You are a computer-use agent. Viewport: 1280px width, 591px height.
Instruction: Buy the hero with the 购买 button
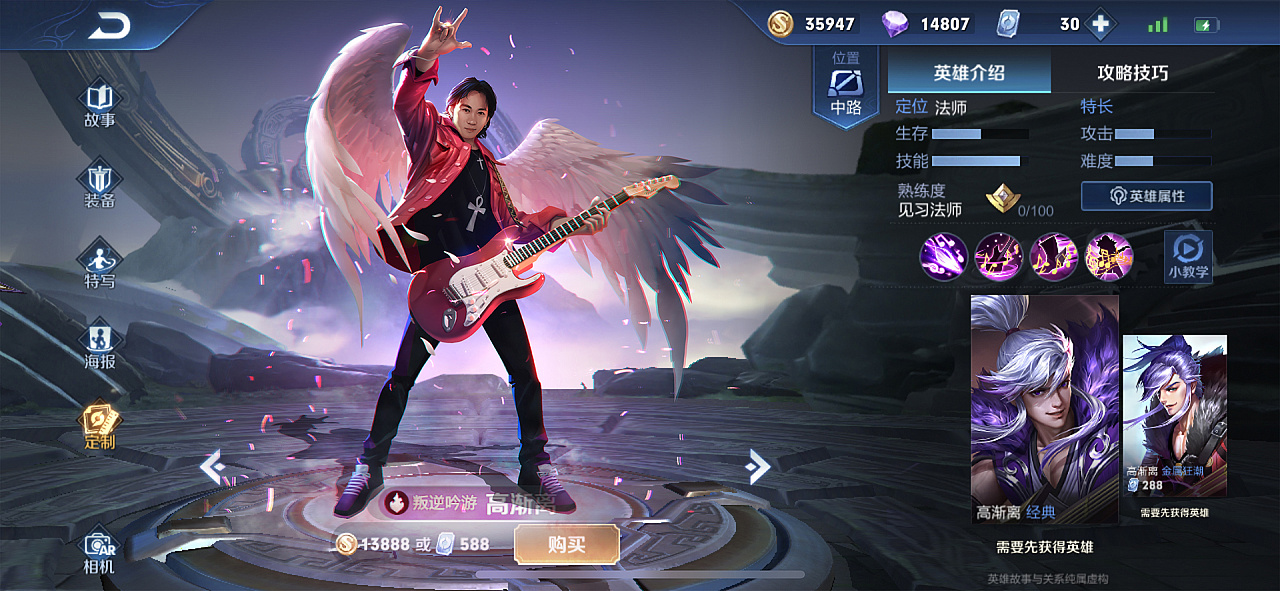566,545
